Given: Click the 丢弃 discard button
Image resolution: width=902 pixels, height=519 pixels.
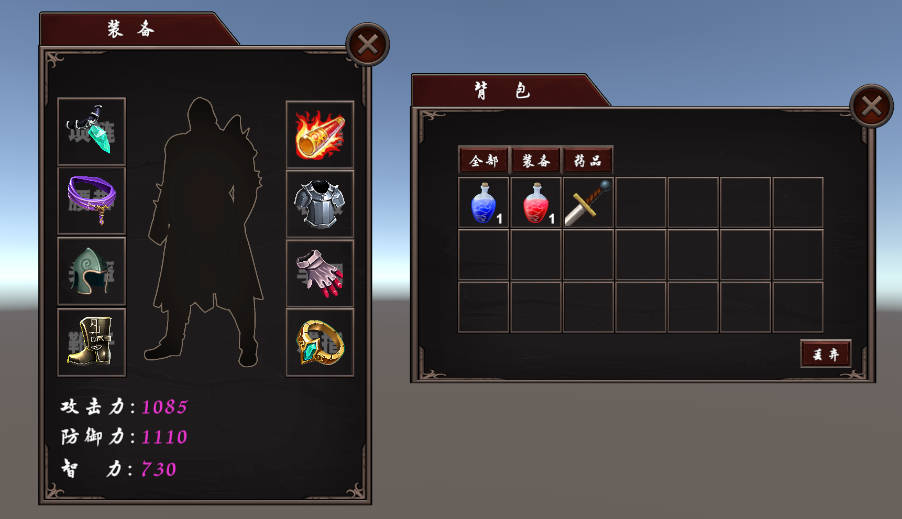Looking at the screenshot, I should [x=825, y=353].
